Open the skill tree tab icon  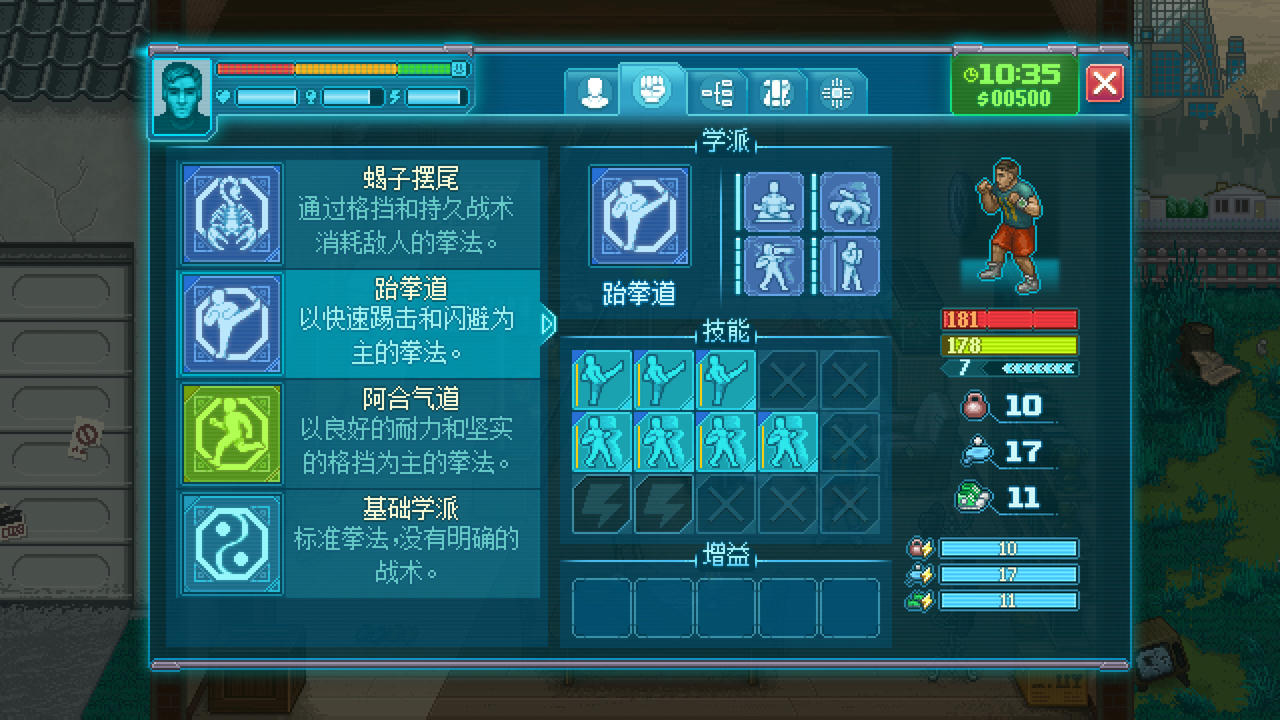tap(716, 92)
